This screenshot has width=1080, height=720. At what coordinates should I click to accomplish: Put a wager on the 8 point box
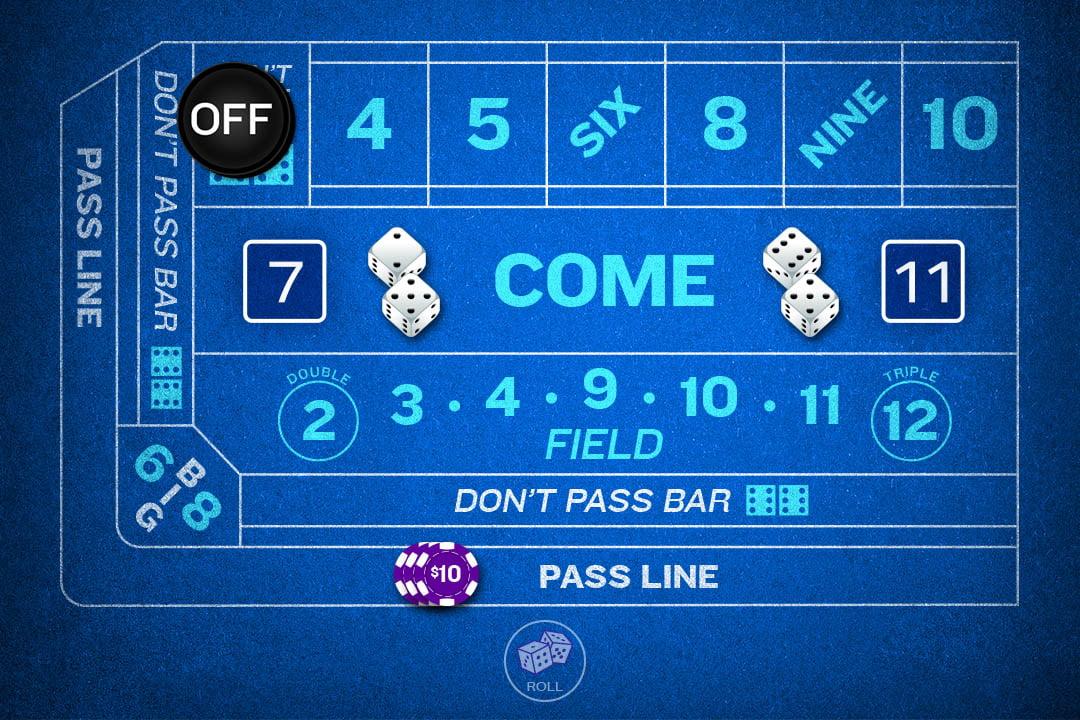coord(724,124)
